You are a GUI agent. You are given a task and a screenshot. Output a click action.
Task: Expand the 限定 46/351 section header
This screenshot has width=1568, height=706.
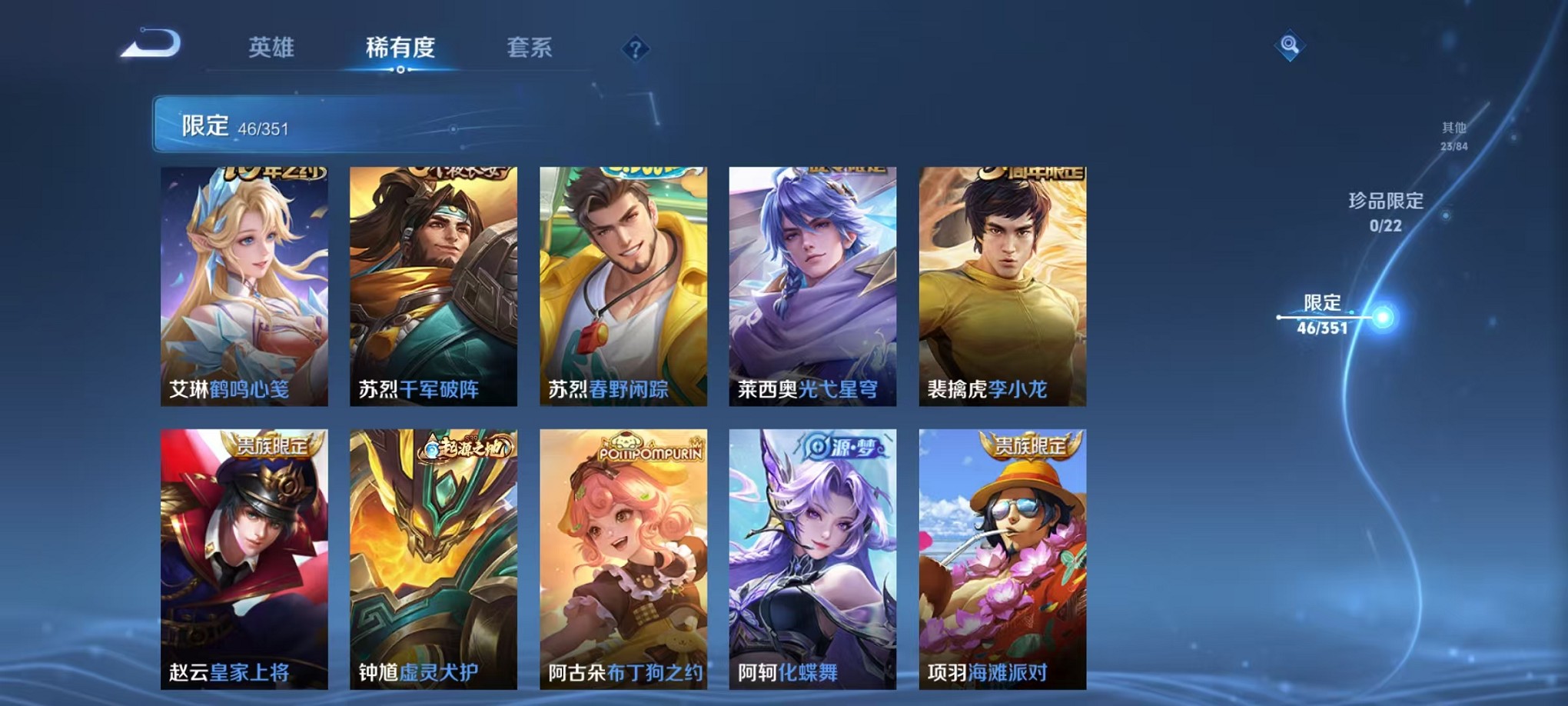click(x=307, y=124)
